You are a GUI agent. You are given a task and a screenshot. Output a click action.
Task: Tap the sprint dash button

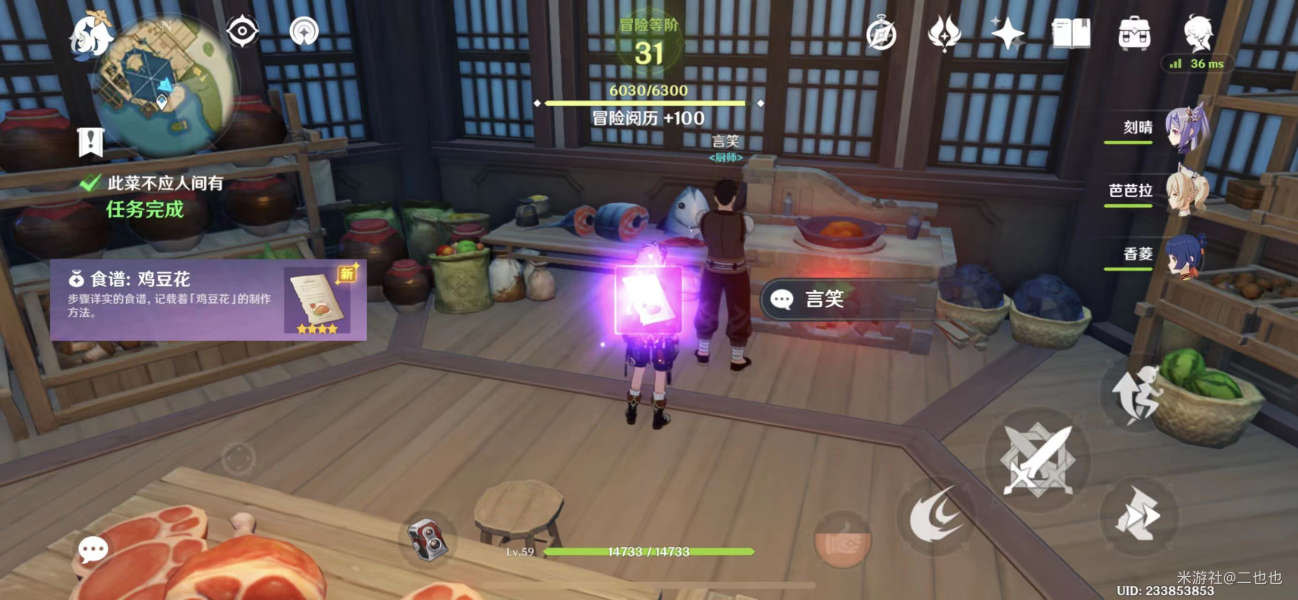[x=1138, y=517]
